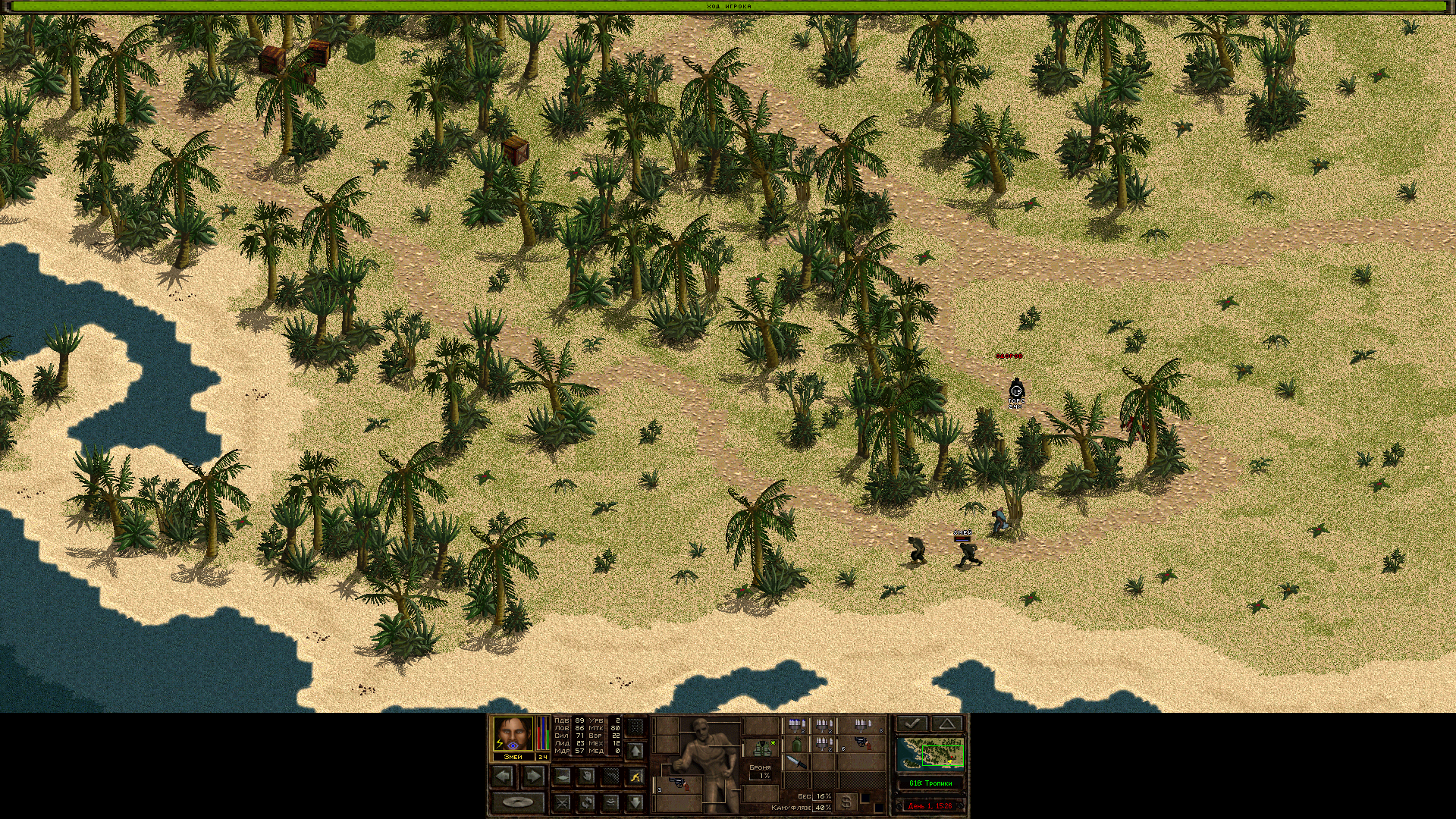
Task: Switch to the previous mercenary with left arrow
Action: point(503,776)
